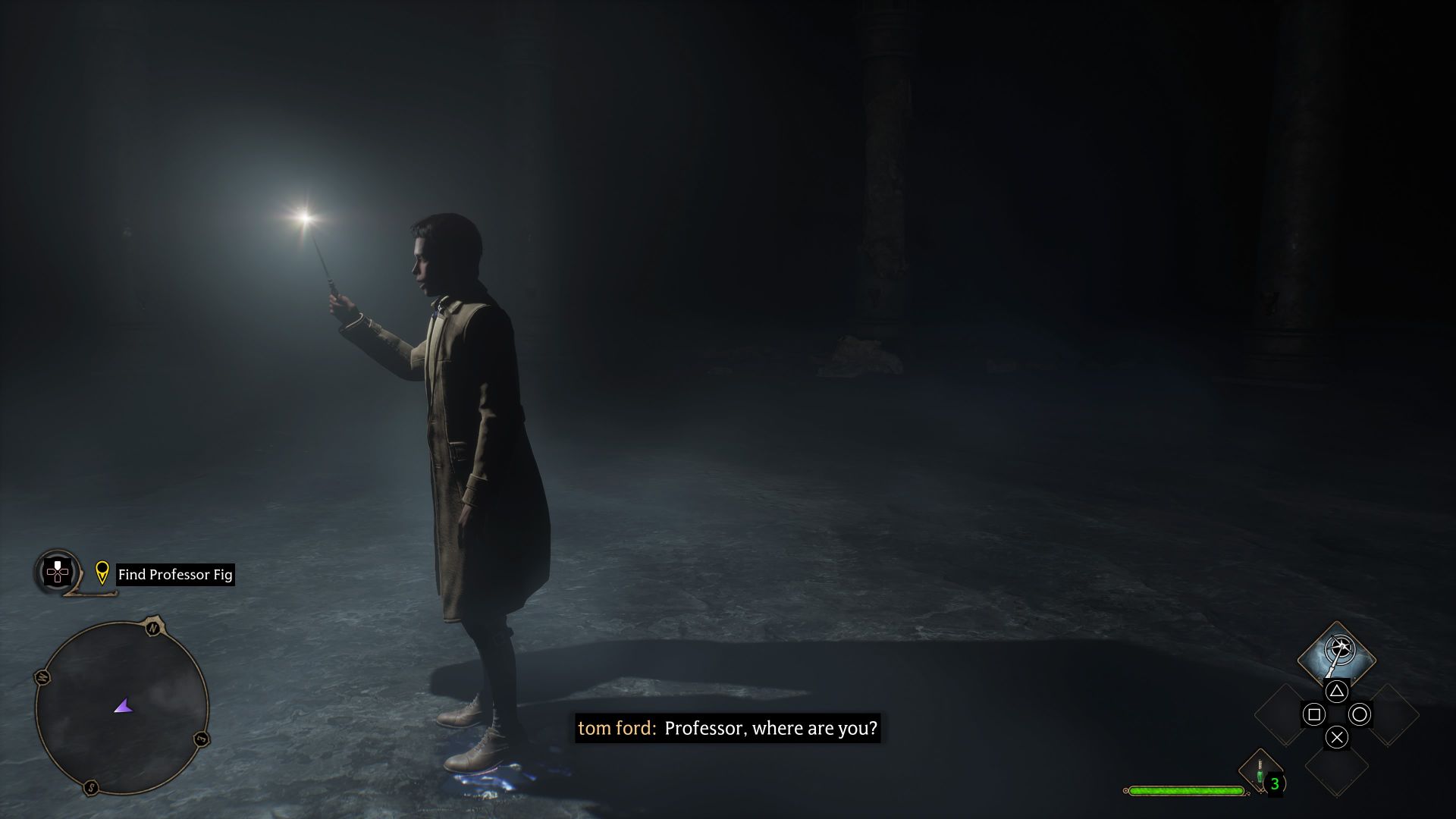The width and height of the screenshot is (1456, 819).
Task: Click the potion count number 3 badge
Action: 1276,783
